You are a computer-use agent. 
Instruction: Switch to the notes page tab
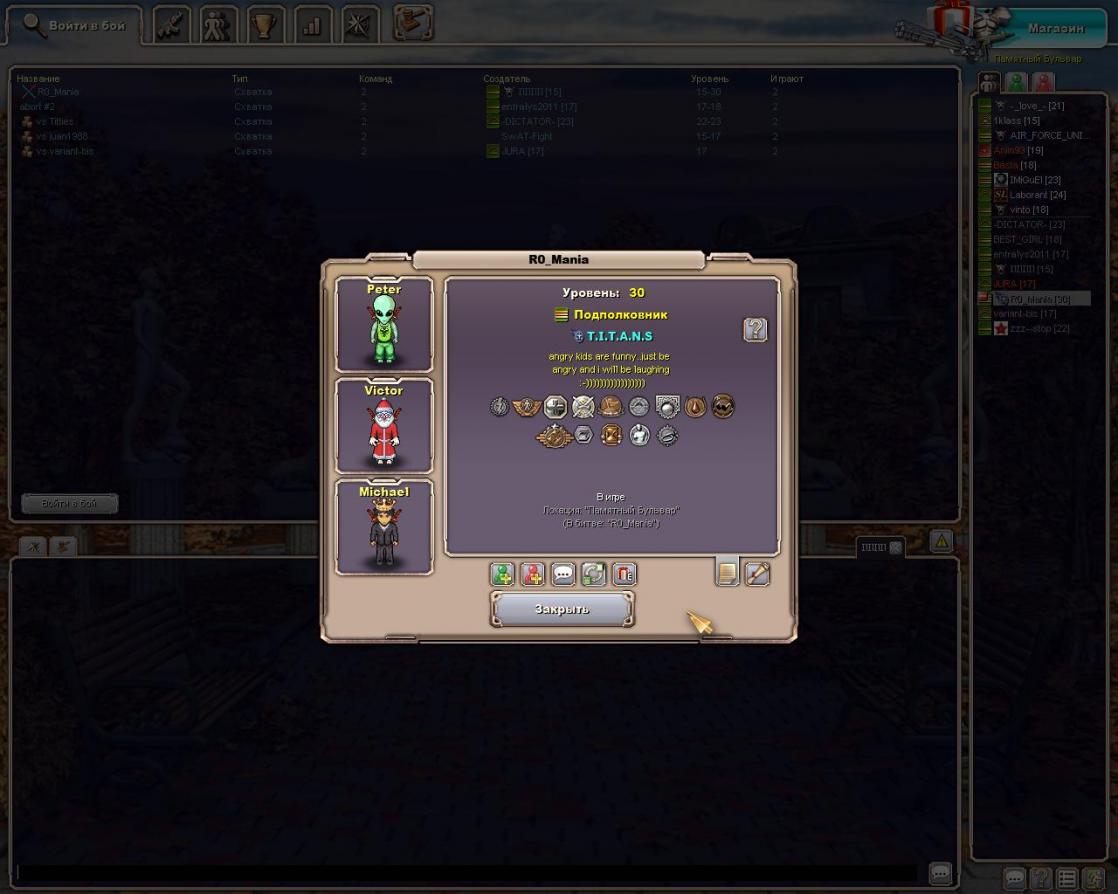[727, 573]
